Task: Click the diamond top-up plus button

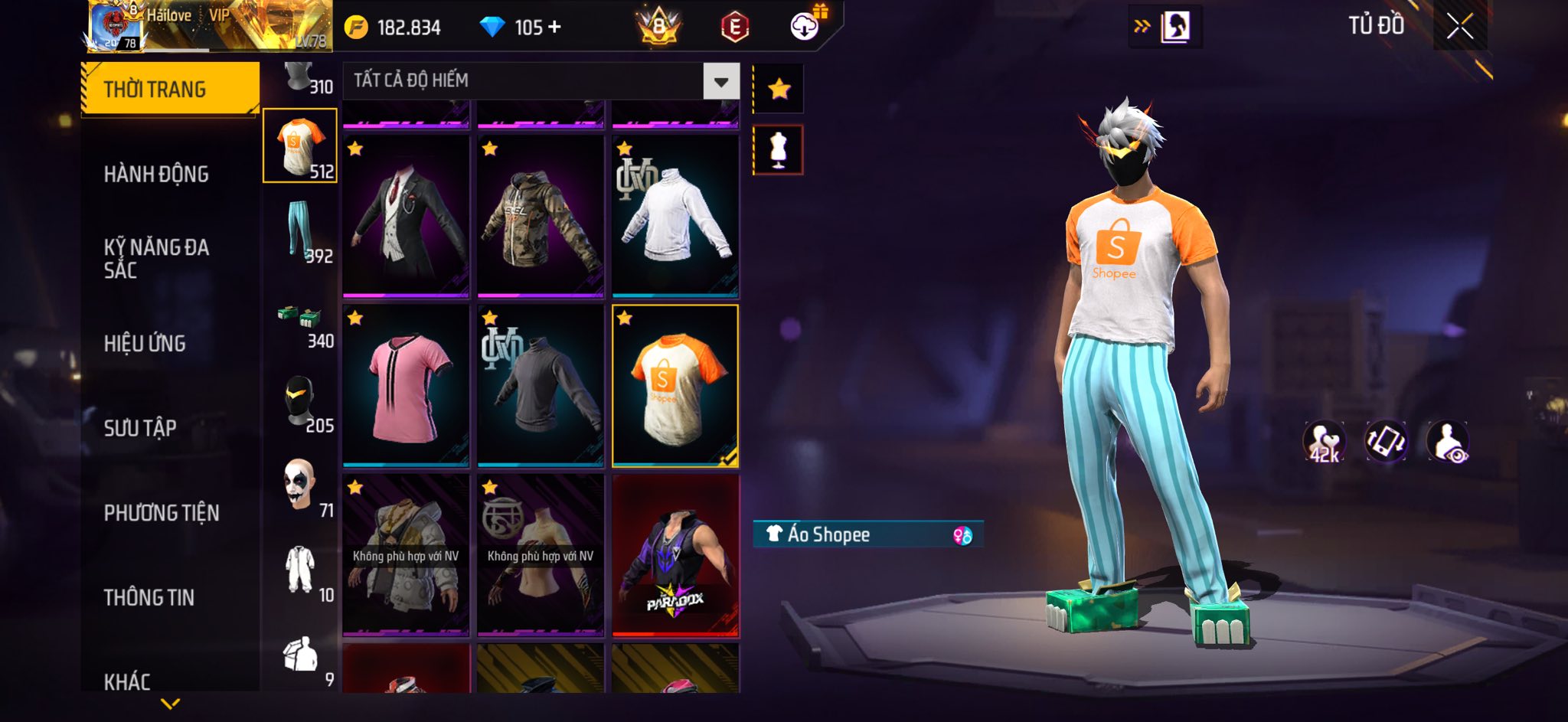Action: pyautogui.click(x=554, y=28)
